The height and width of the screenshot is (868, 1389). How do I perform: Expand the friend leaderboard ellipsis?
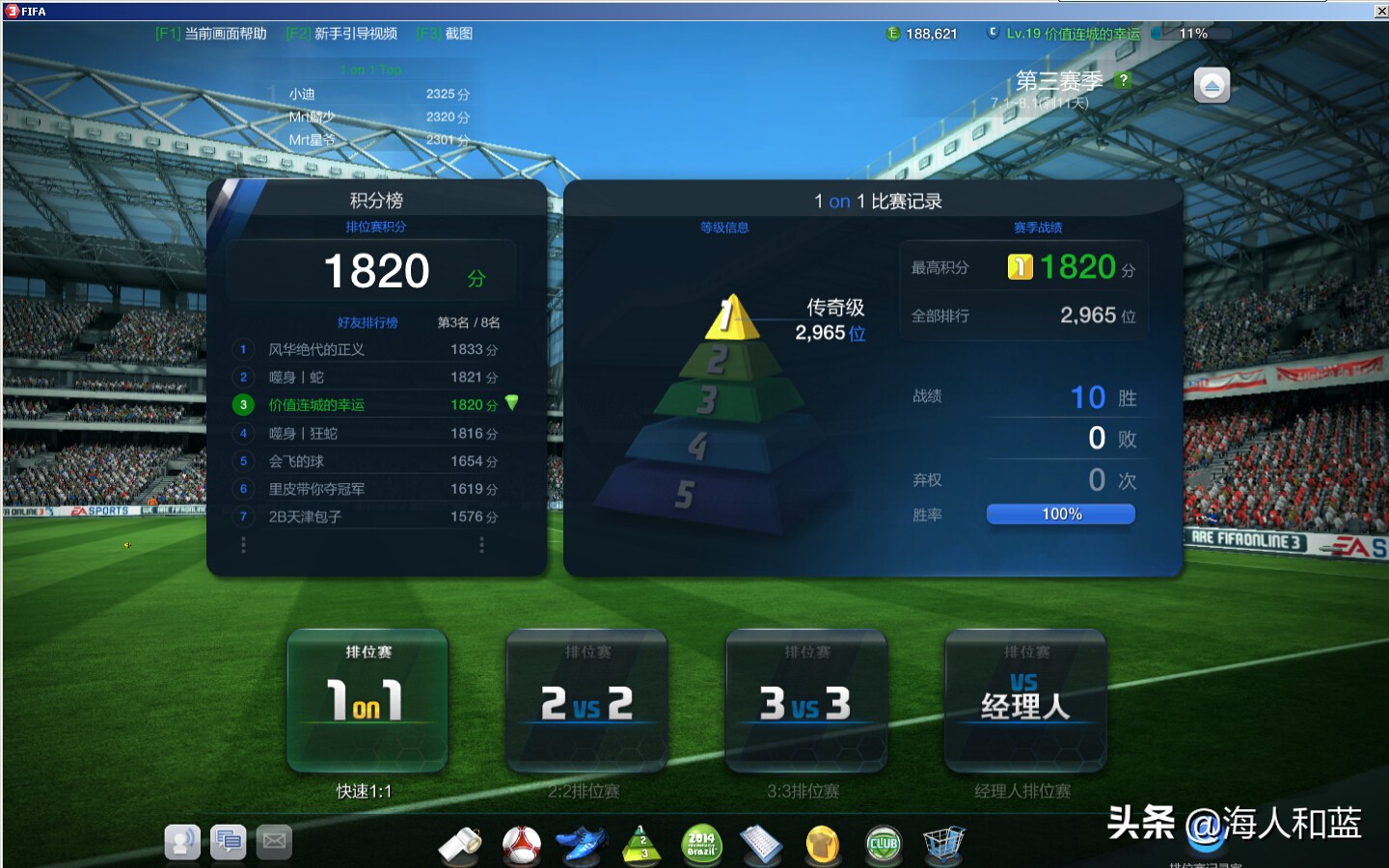(x=242, y=545)
